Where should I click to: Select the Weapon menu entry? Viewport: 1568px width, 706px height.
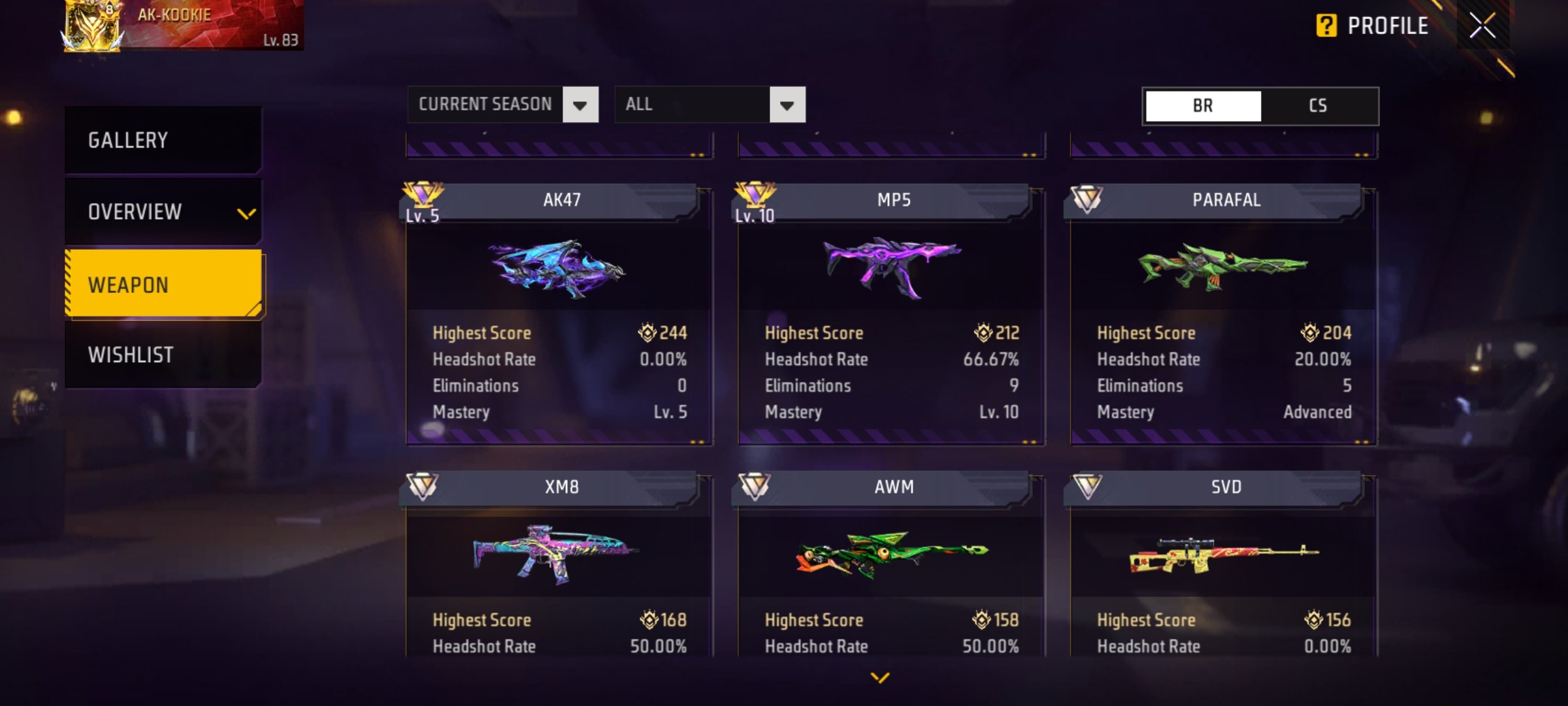[x=163, y=284]
